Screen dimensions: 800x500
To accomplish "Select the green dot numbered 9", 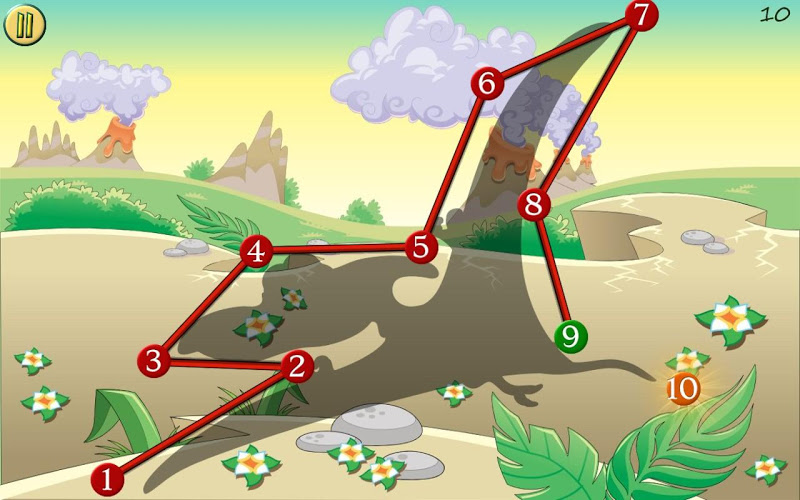I will pos(570,336).
